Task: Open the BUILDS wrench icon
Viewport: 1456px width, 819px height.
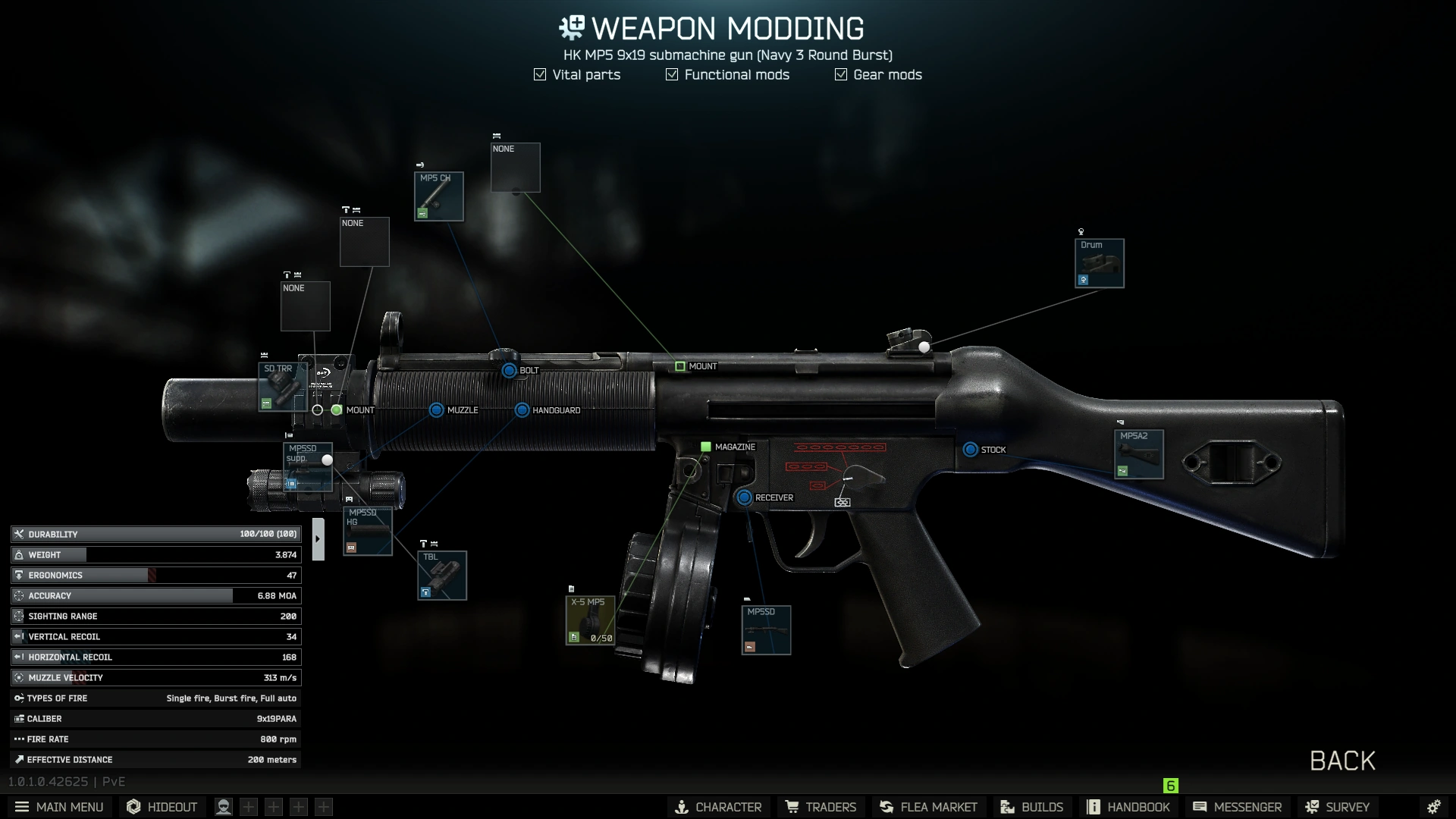Action: (1006, 807)
